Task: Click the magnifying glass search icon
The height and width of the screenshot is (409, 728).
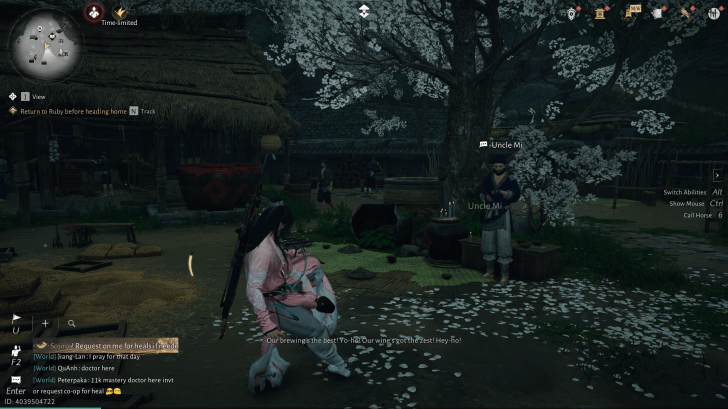Action: click(71, 323)
